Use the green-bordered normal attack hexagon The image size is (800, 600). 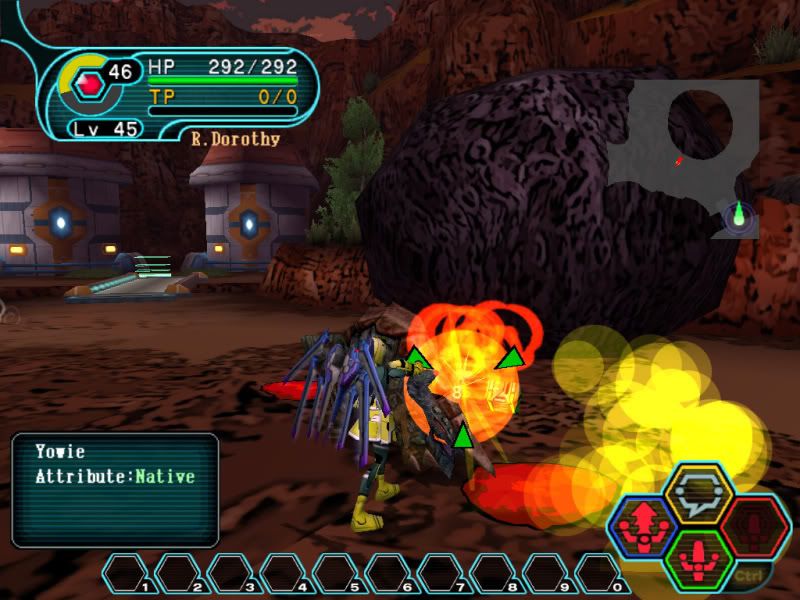pos(699,555)
